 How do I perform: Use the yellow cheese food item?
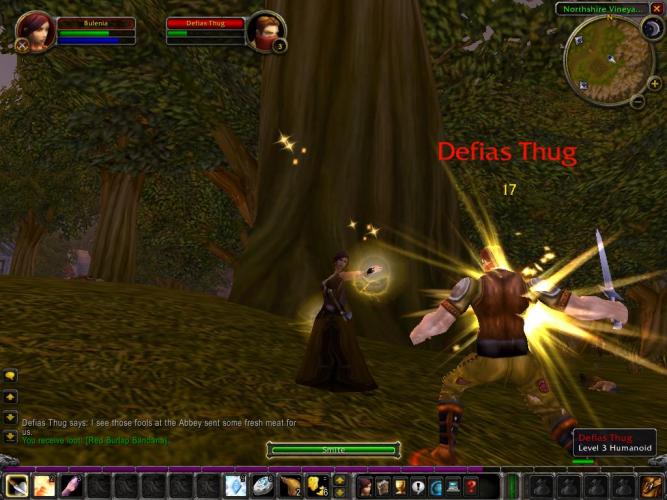[x=316, y=486]
